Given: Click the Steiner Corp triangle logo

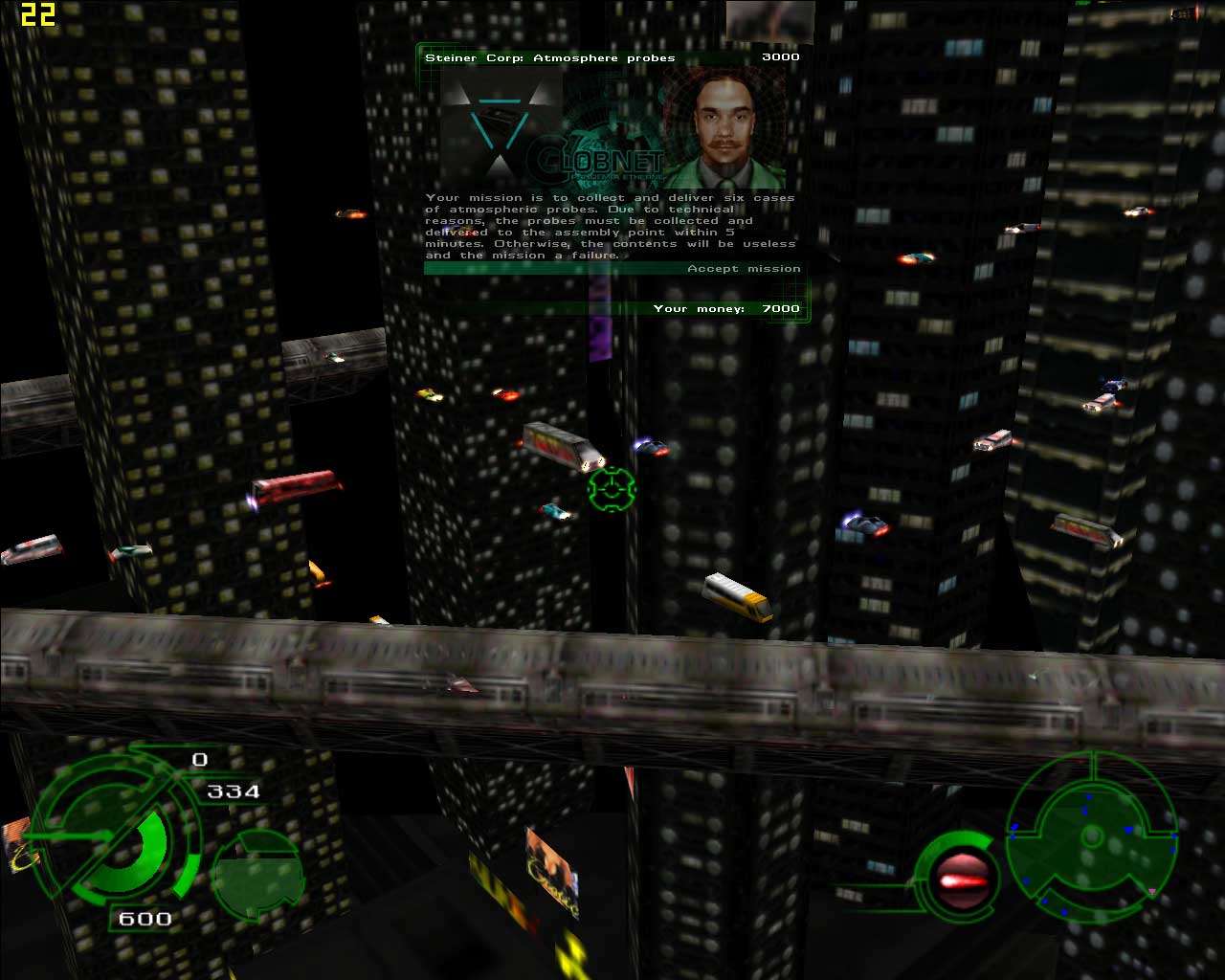Looking at the screenshot, I should (499, 122).
